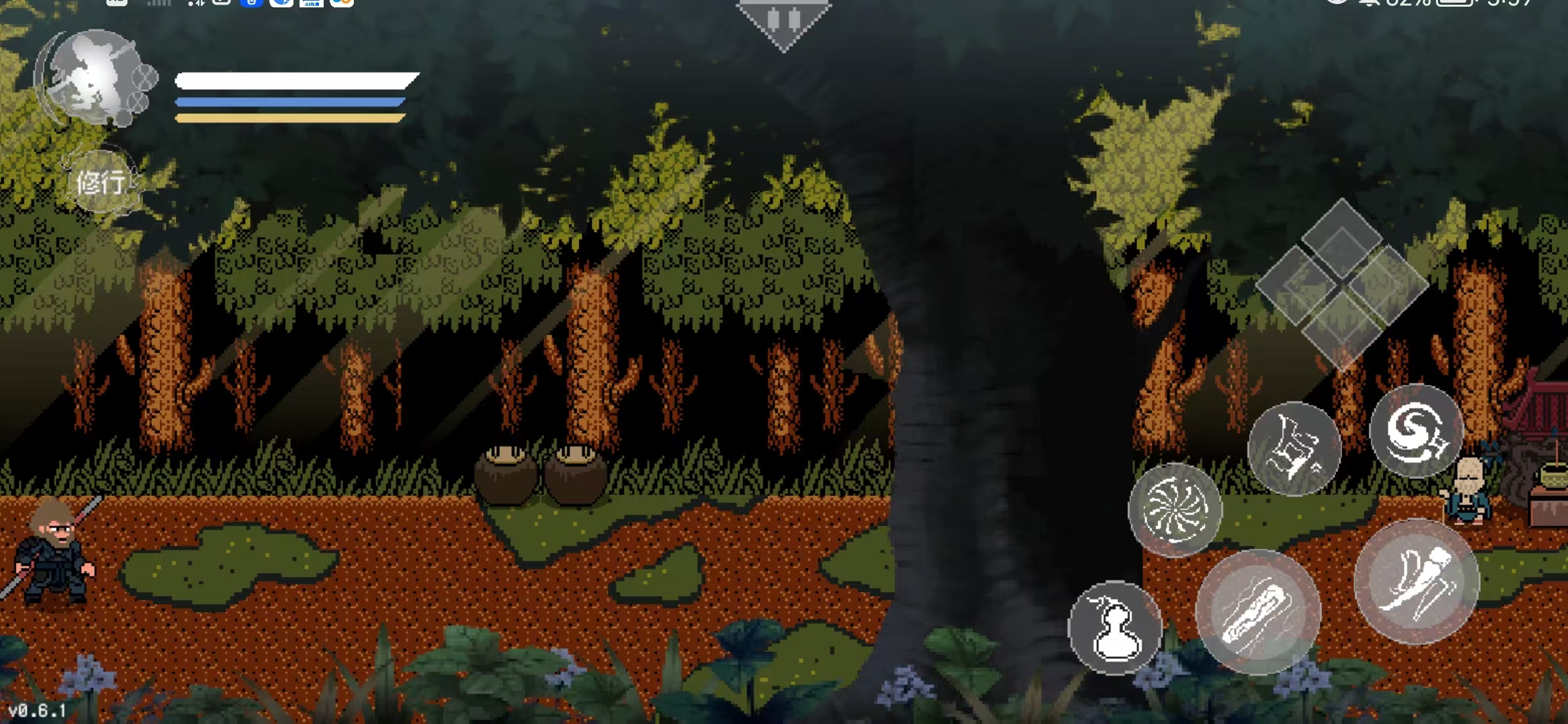The width and height of the screenshot is (1568, 724).
Task: Activate the immobilize 定 spell button
Action: pyautogui.click(x=1294, y=448)
